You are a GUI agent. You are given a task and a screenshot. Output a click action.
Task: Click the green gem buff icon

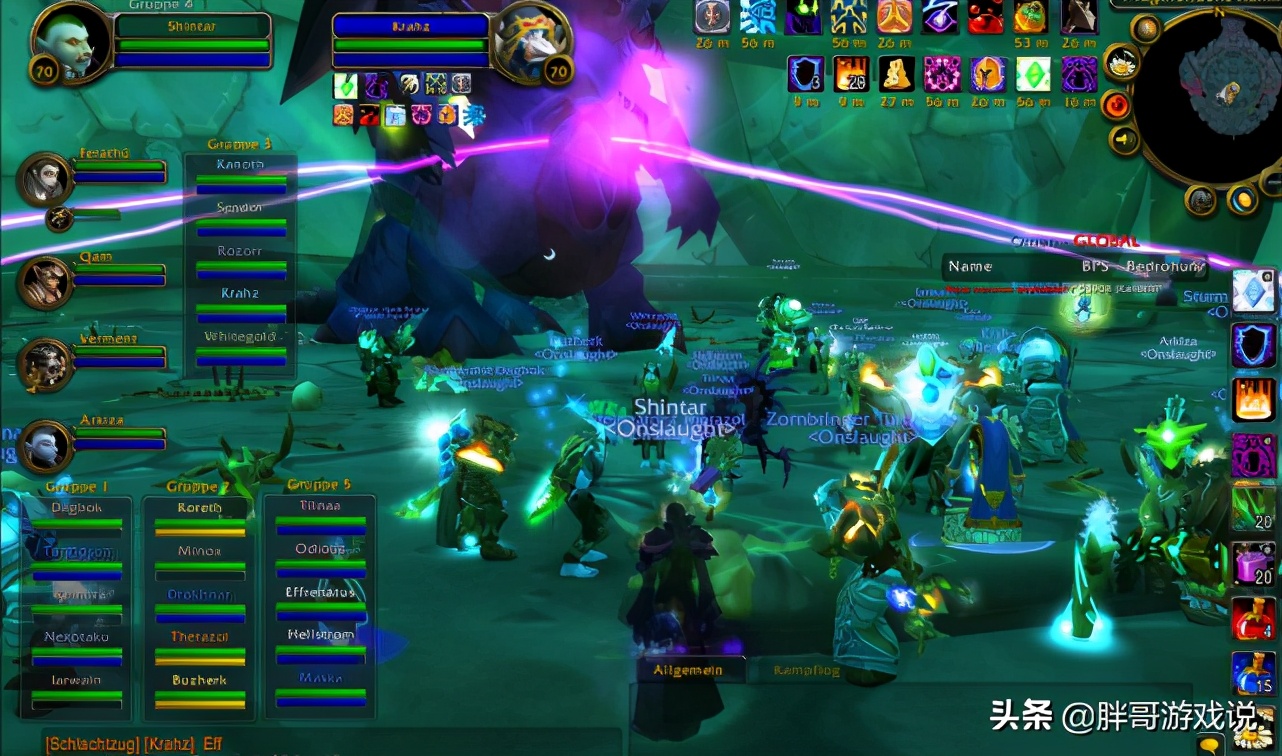coord(1033,74)
